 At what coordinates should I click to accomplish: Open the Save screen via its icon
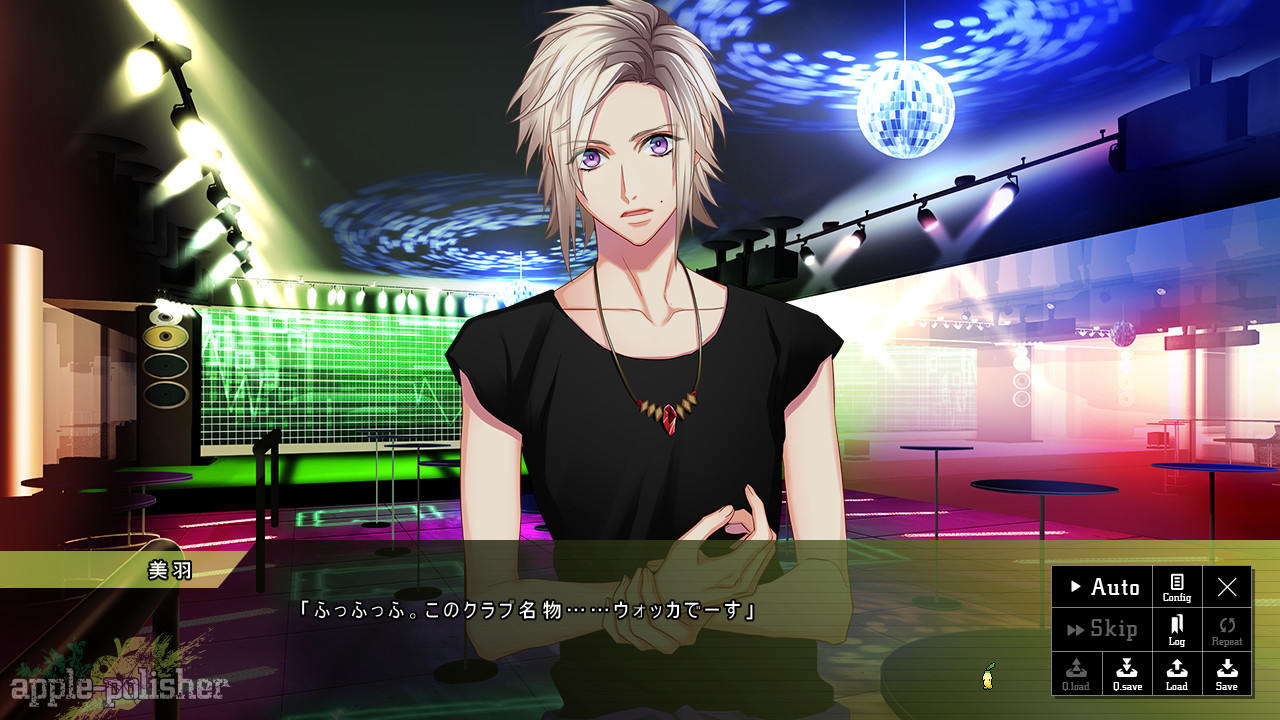(x=1226, y=673)
